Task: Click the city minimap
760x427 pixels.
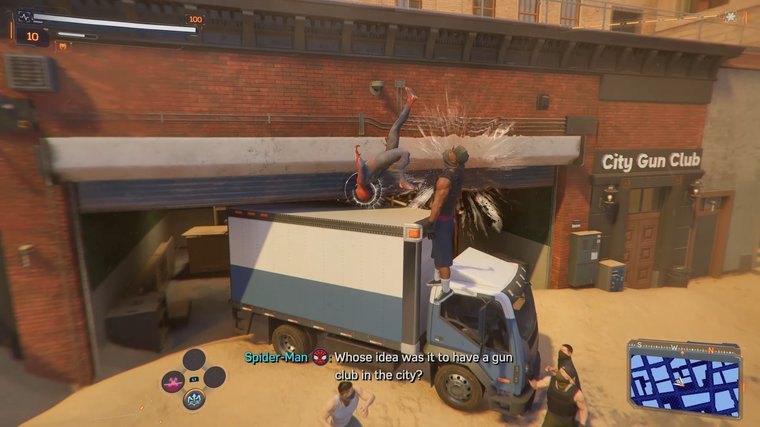Action: coord(684,378)
